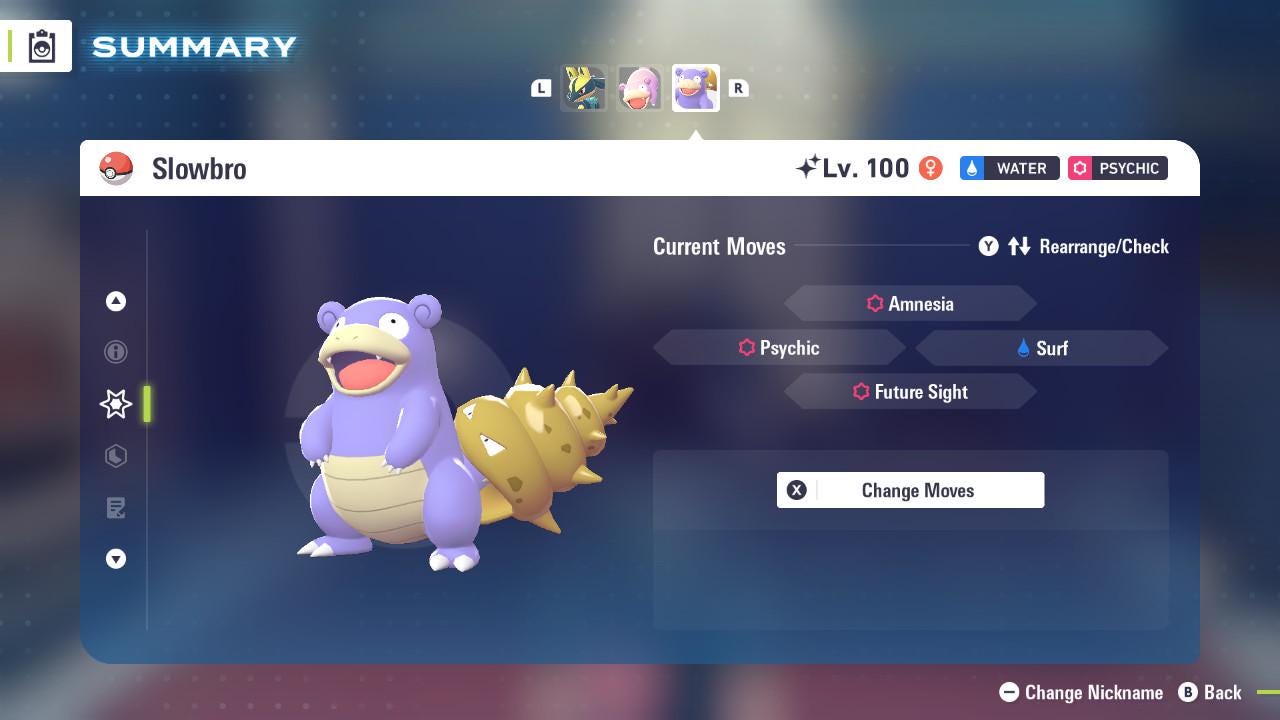This screenshot has height=720, width=1280.
Task: Select Change Nickname at the bottom
Action: (1081, 692)
